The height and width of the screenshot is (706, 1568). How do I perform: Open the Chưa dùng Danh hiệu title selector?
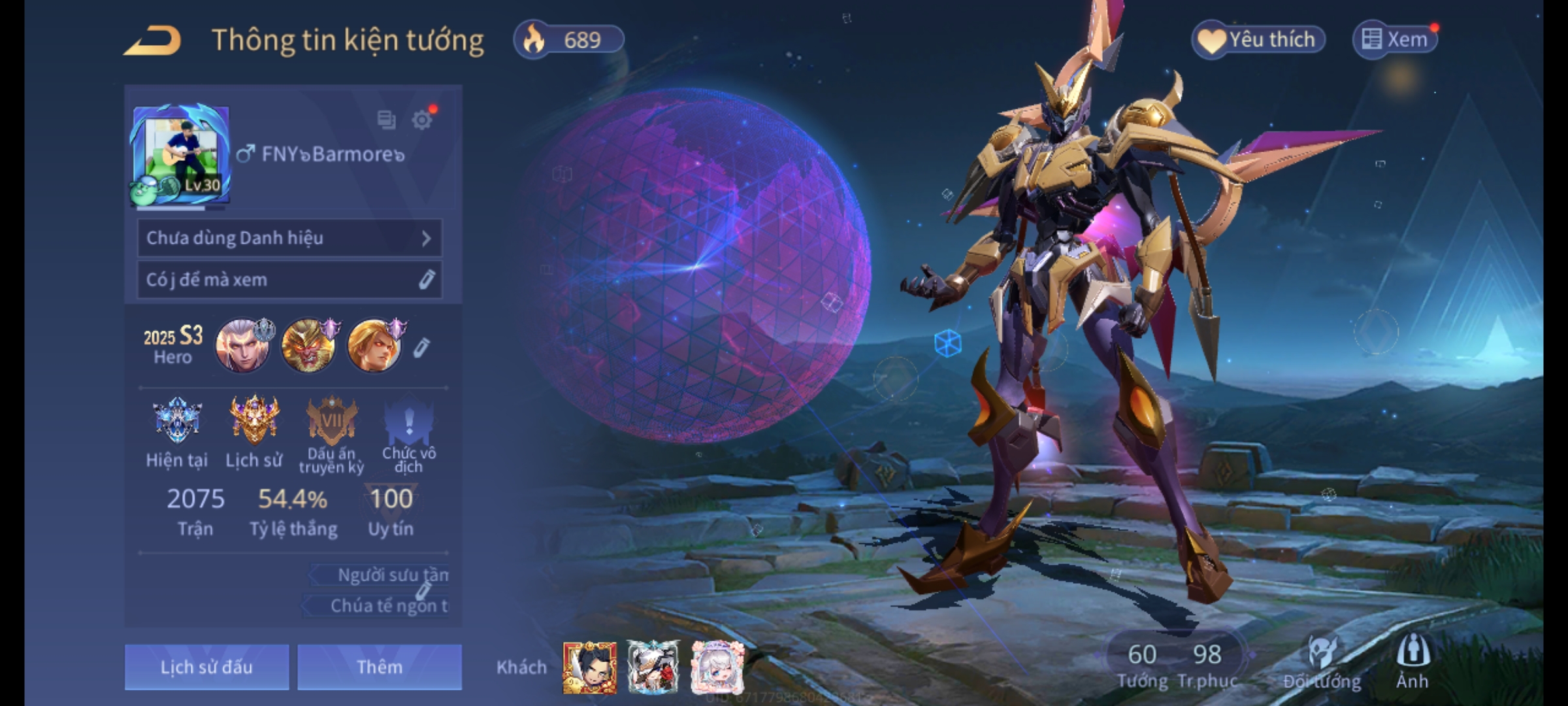click(289, 238)
